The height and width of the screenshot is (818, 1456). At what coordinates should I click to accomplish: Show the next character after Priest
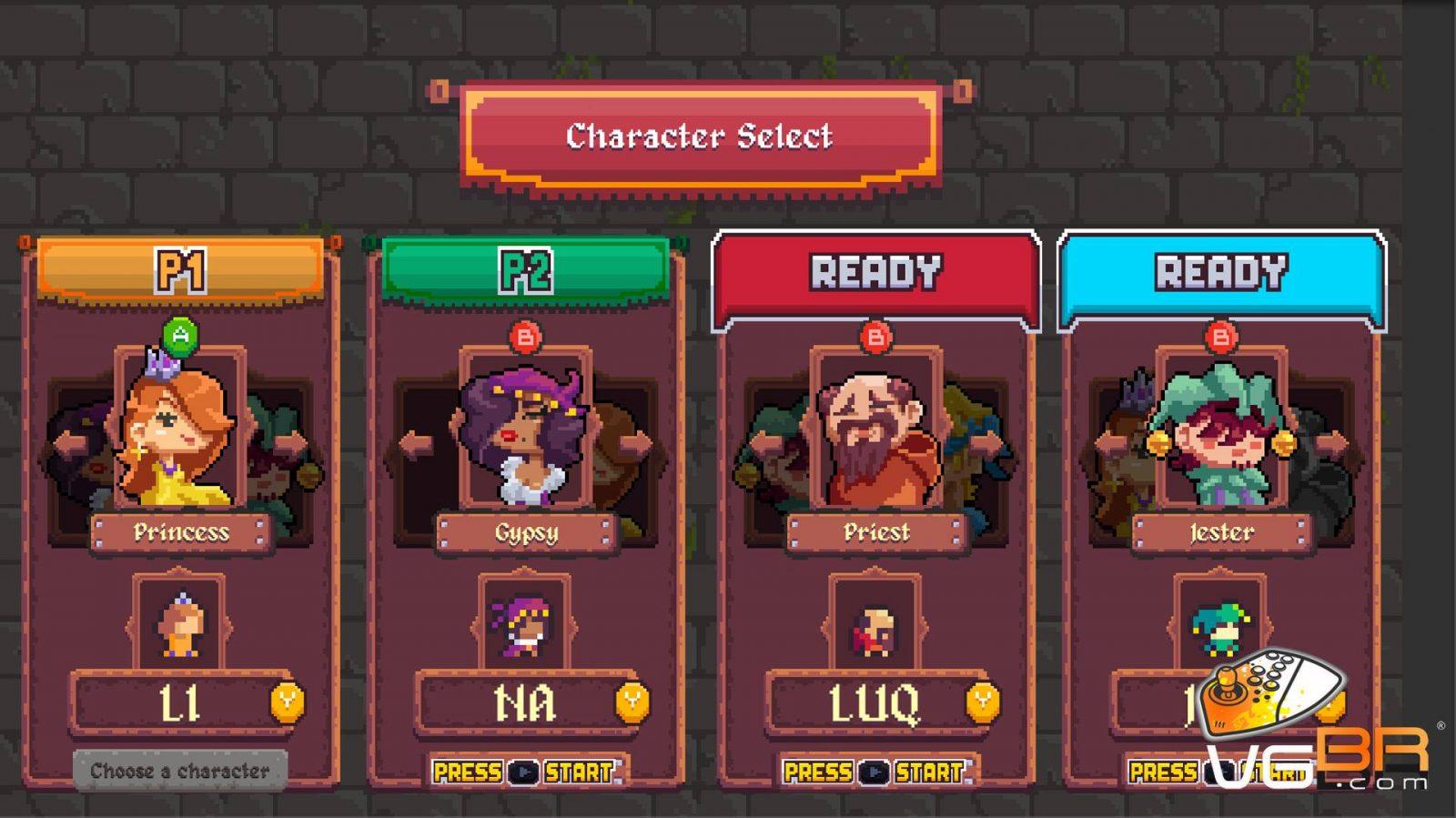tap(987, 445)
